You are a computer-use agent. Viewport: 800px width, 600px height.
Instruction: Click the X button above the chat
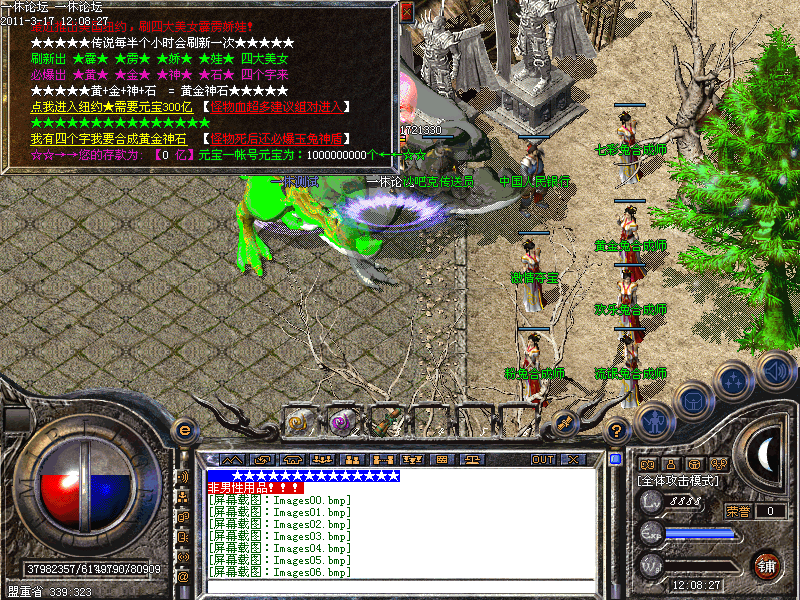click(572, 459)
